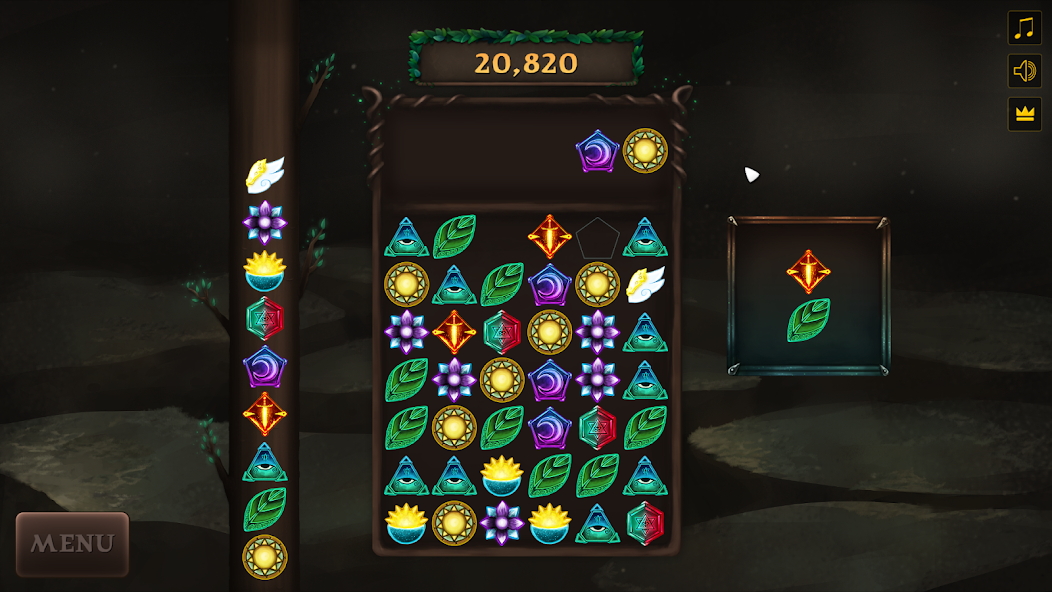This screenshot has height=592, width=1052.
Task: Click the falling golden sun gem
Action: pyautogui.click(x=645, y=151)
